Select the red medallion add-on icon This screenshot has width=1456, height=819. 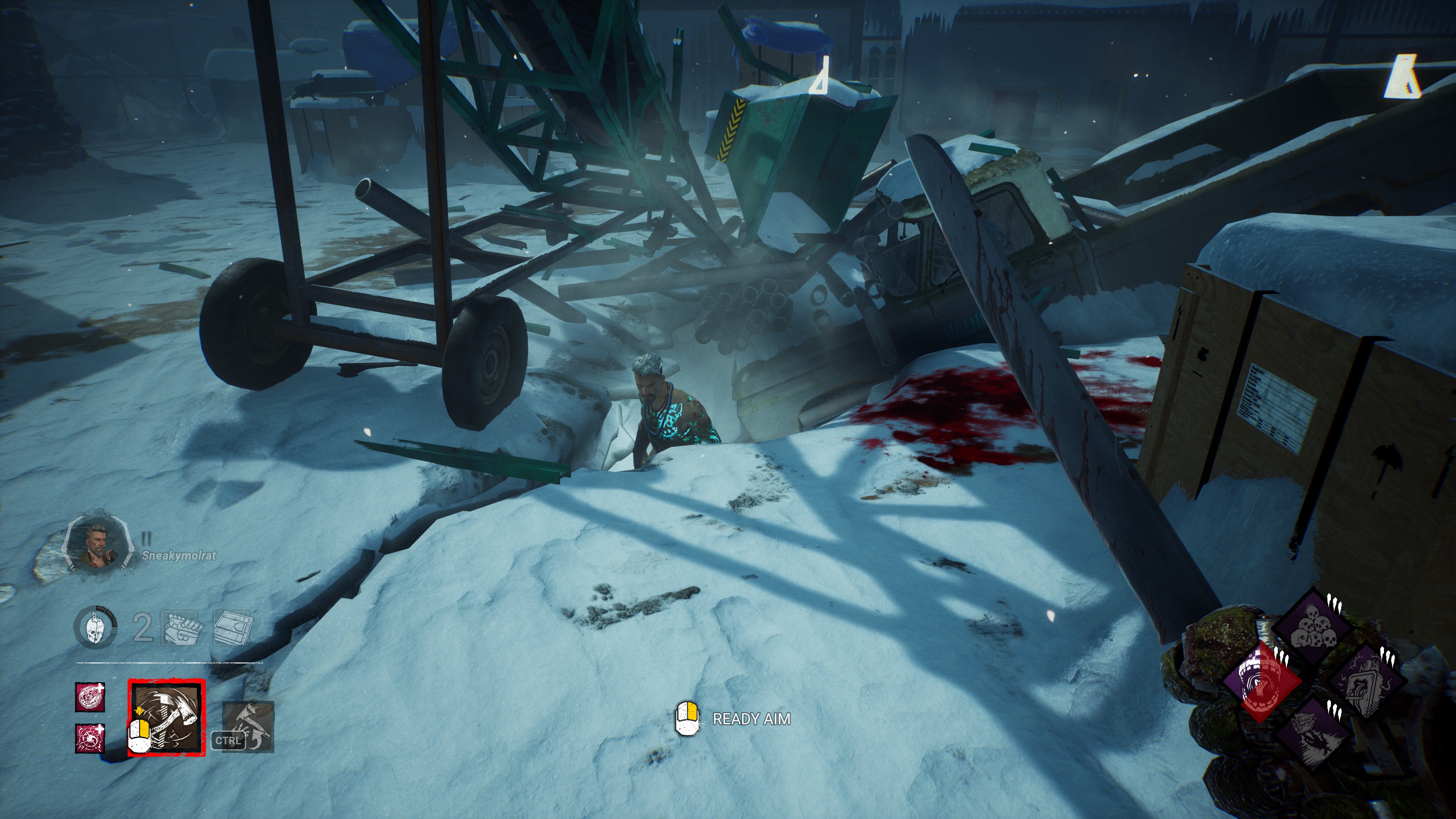(91, 697)
